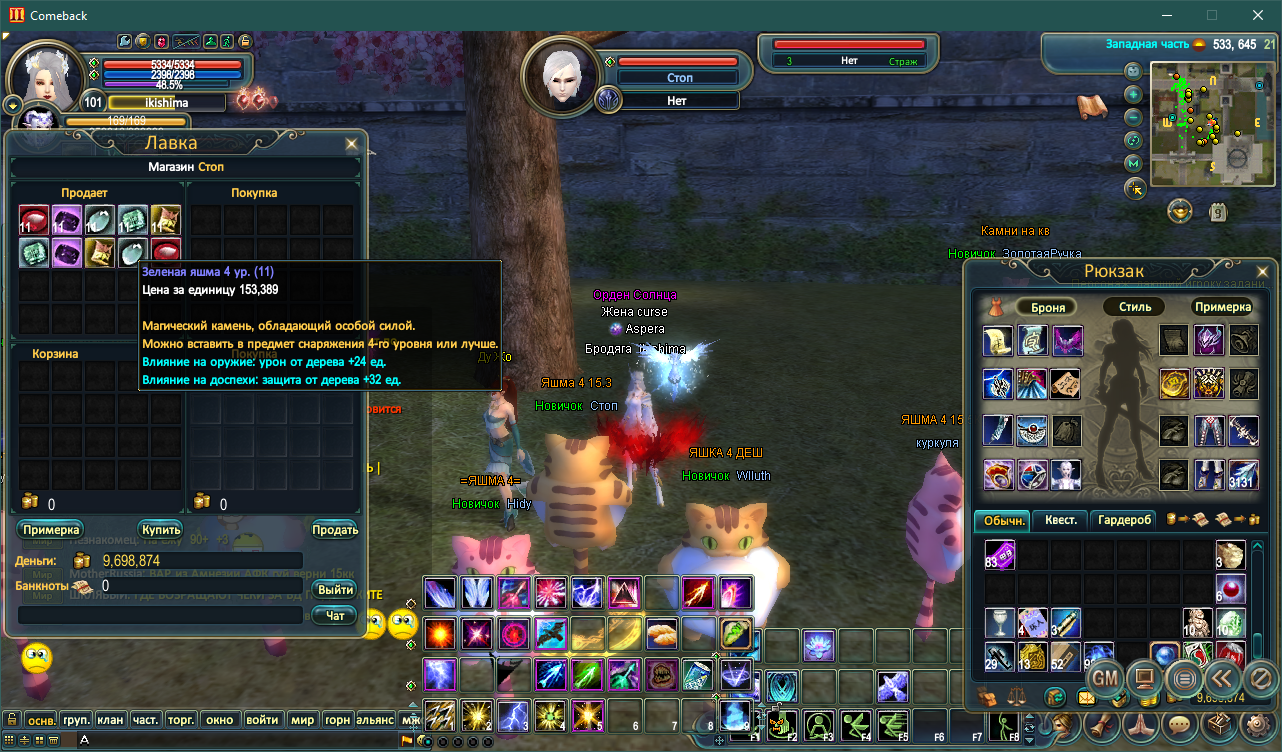
Task: Select the Стиль equipment view
Action: [1135, 307]
